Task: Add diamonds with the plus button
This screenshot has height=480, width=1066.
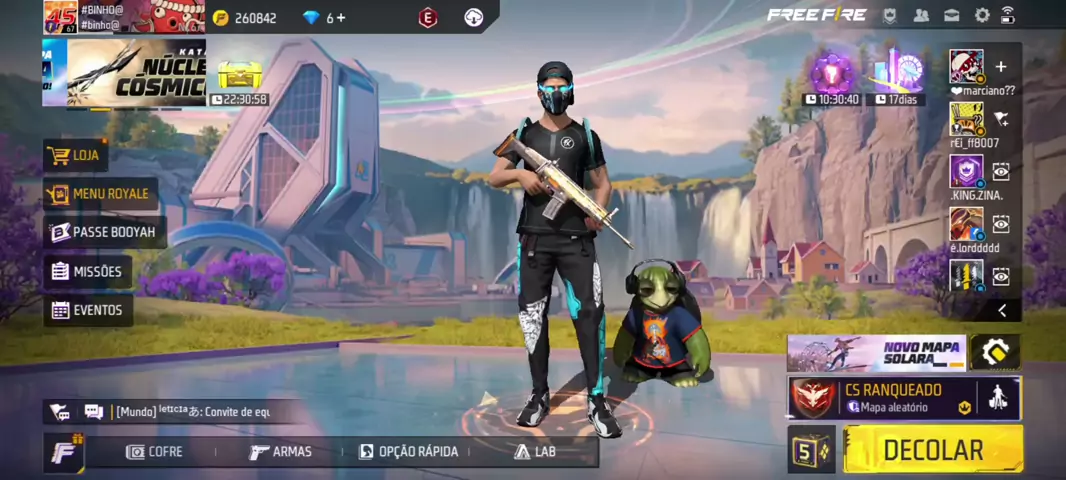Action: click(x=342, y=18)
